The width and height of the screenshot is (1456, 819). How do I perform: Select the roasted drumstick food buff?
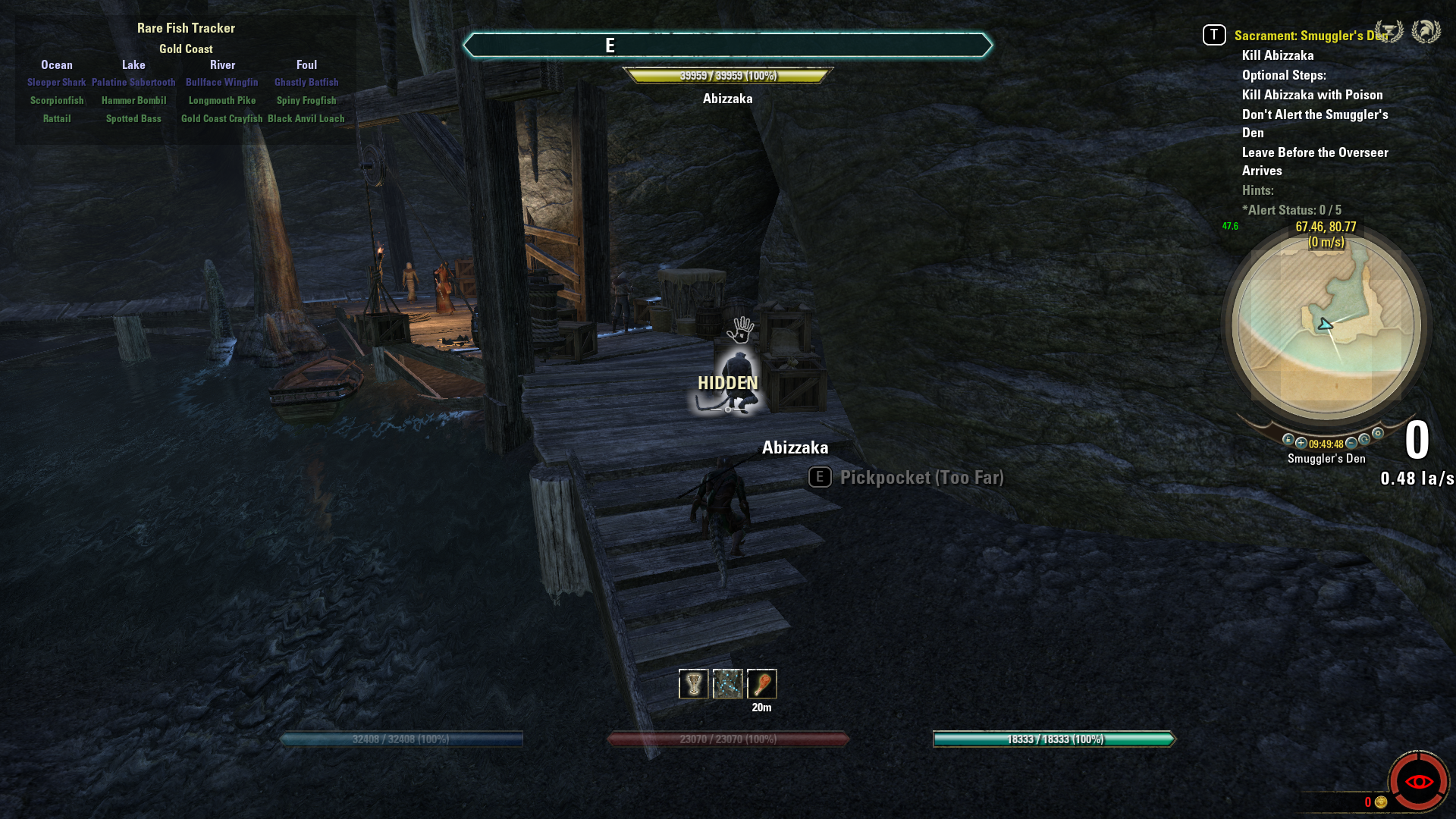[x=761, y=684]
